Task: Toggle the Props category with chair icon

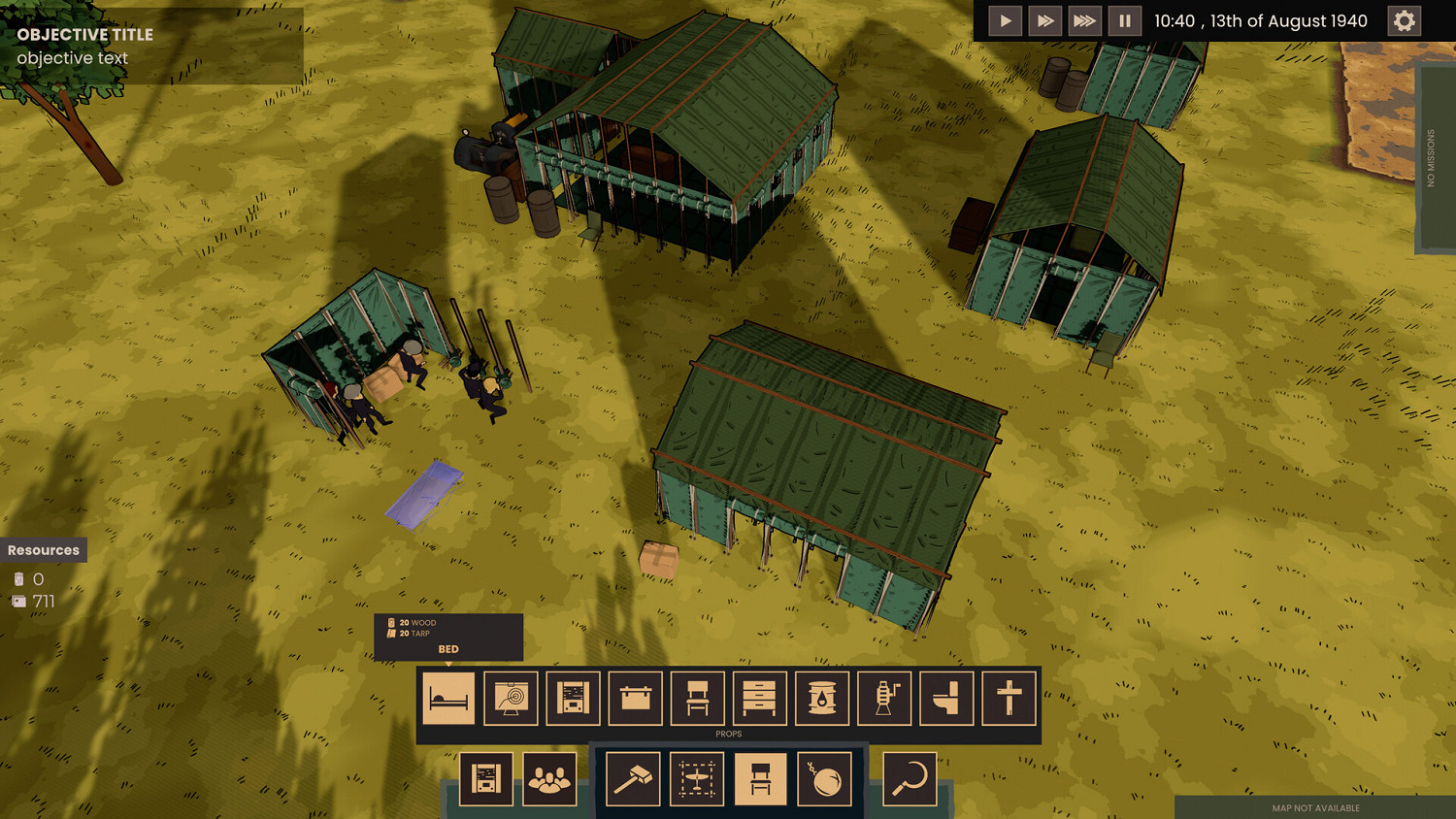Action: [x=760, y=778]
